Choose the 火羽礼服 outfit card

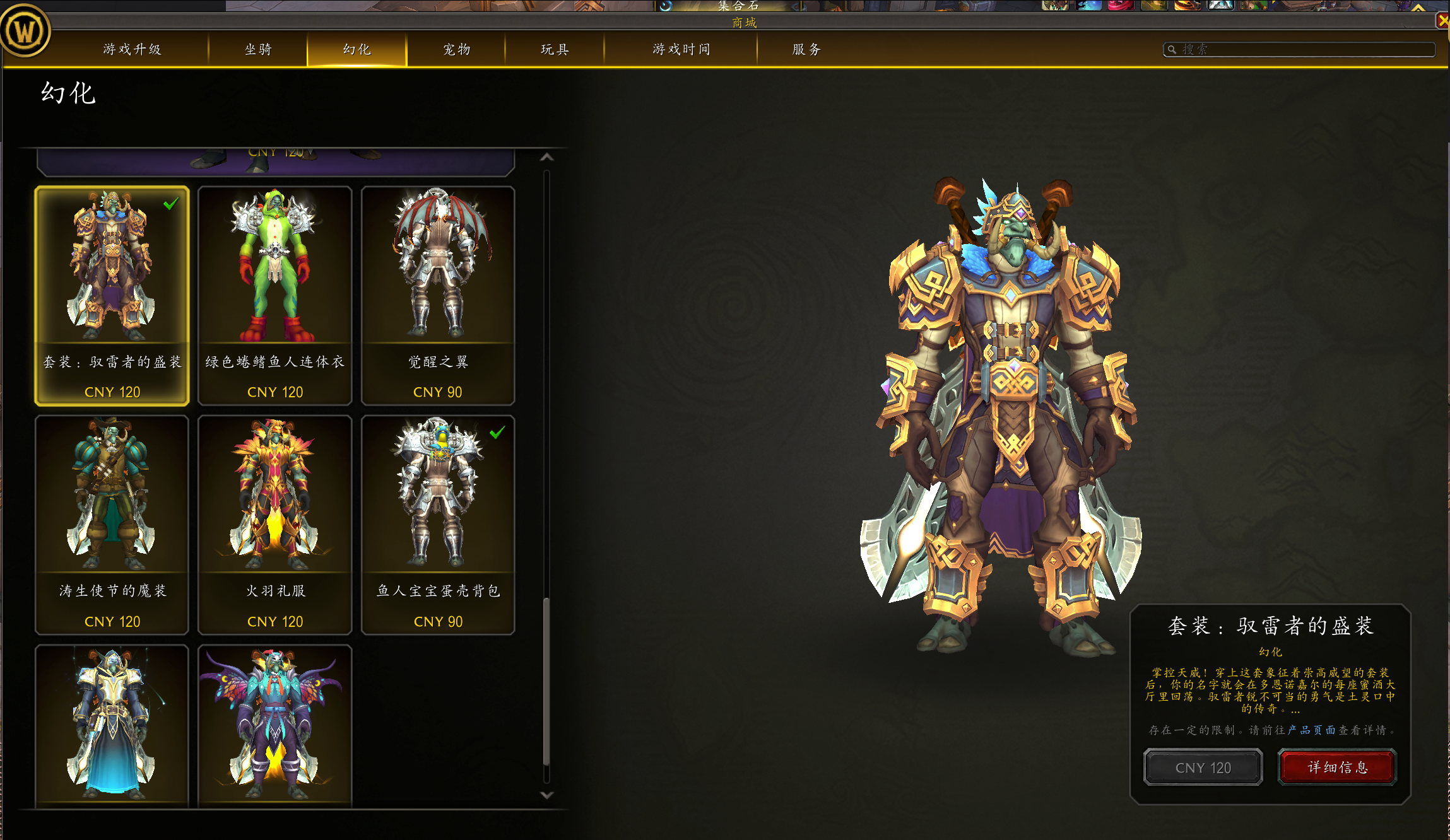pos(275,525)
